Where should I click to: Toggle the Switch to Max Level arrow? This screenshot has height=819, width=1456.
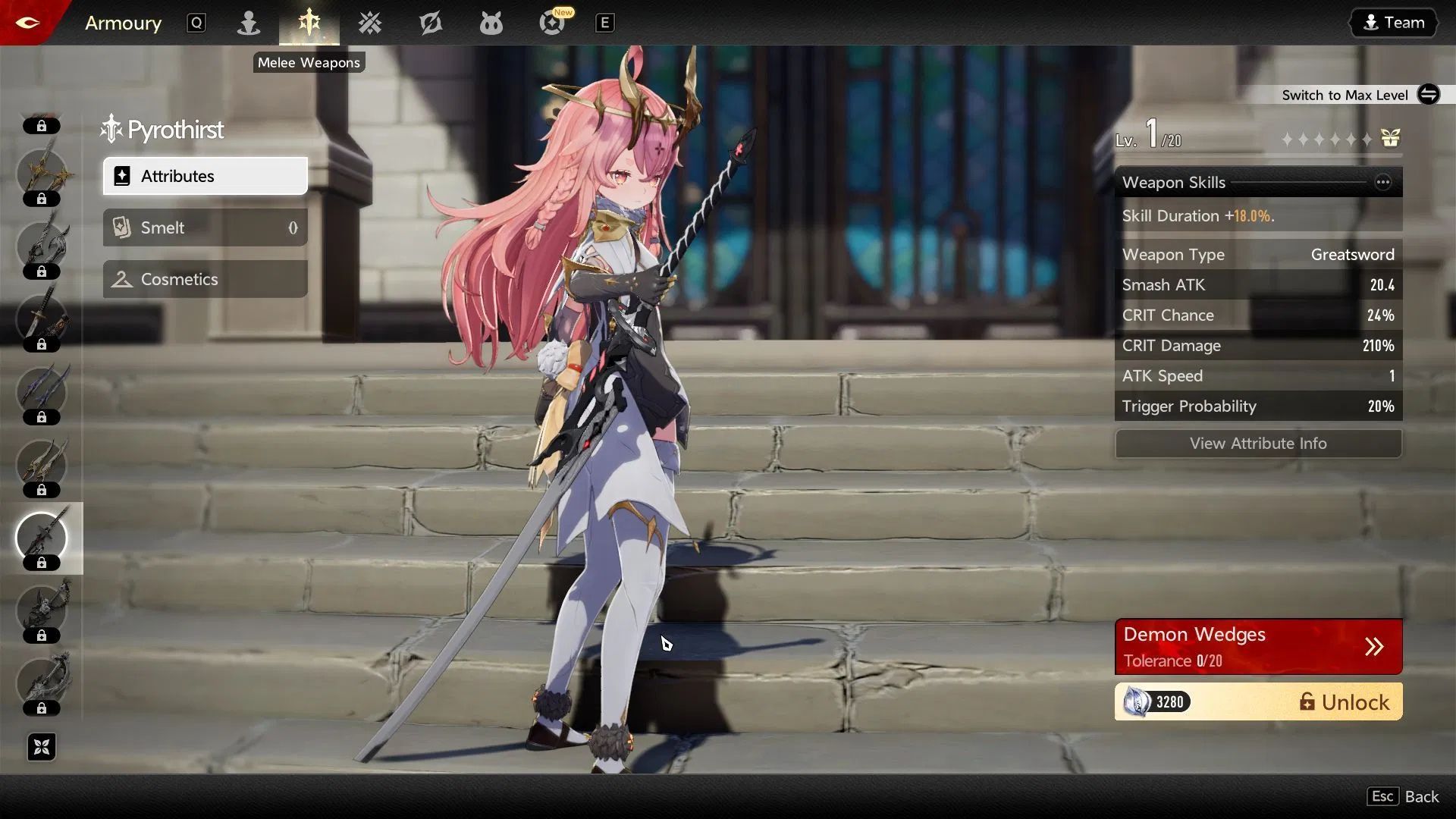tap(1429, 95)
